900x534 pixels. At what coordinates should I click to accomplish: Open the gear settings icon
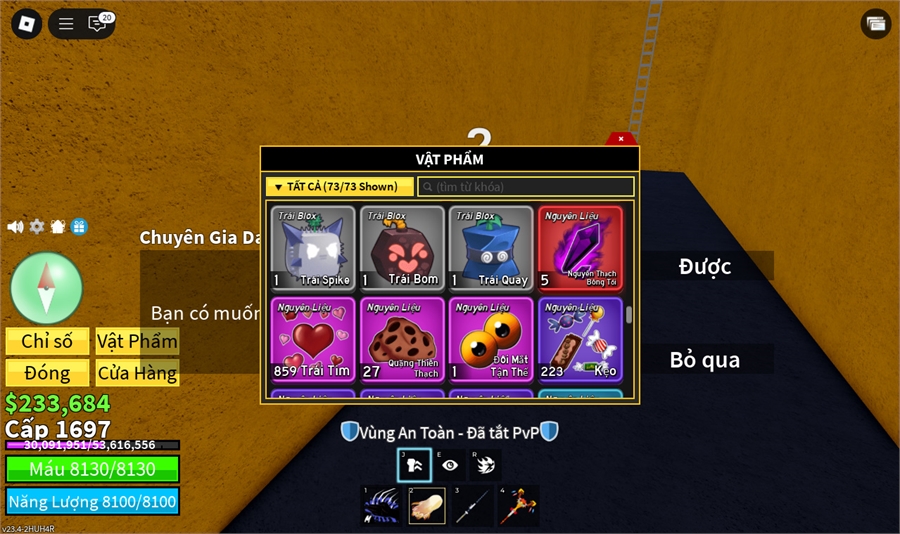click(x=37, y=227)
